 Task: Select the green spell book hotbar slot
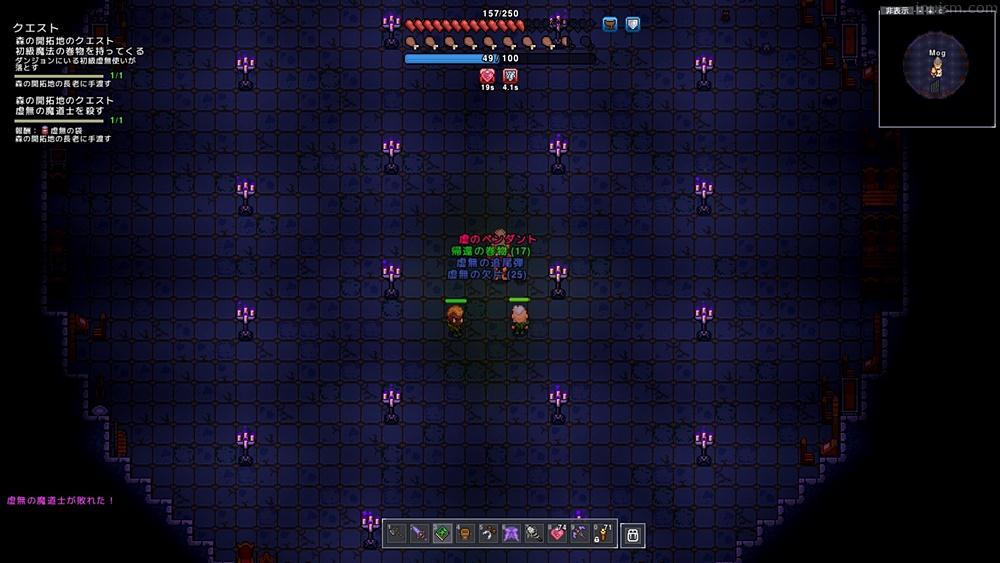[x=441, y=534]
